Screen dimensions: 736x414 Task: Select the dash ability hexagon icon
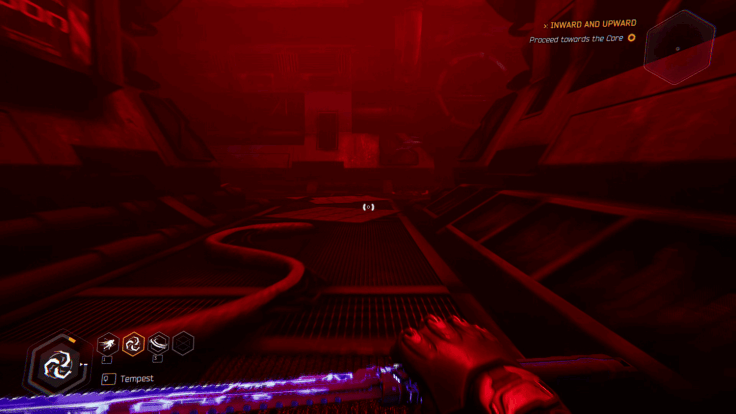[x=107, y=345]
